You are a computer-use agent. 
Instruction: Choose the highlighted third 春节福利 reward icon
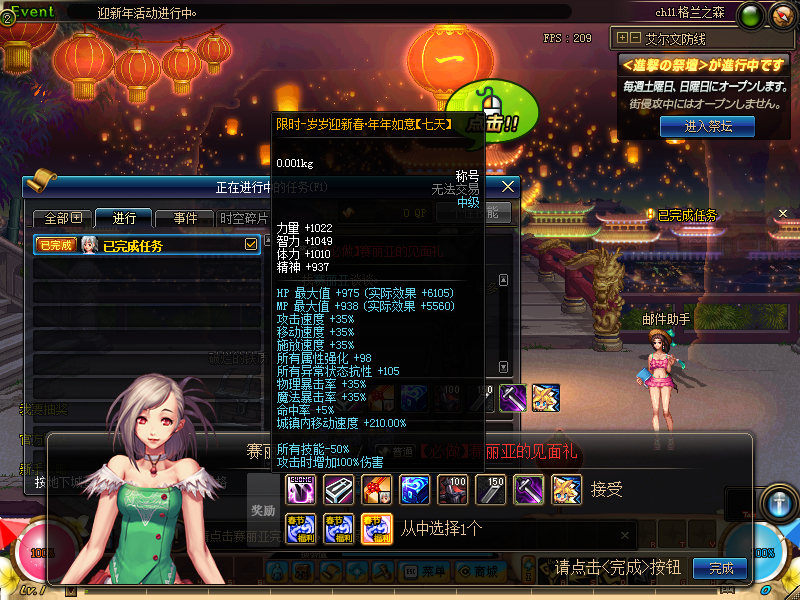(x=377, y=527)
